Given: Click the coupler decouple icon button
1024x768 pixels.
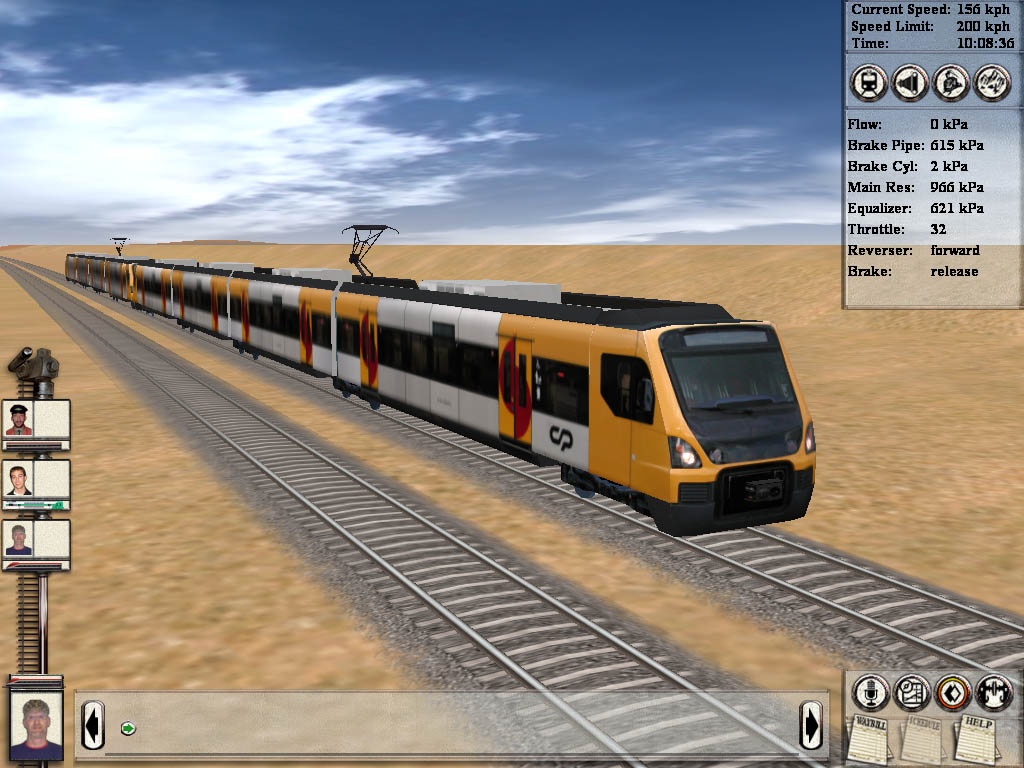Looking at the screenshot, I should [x=993, y=692].
